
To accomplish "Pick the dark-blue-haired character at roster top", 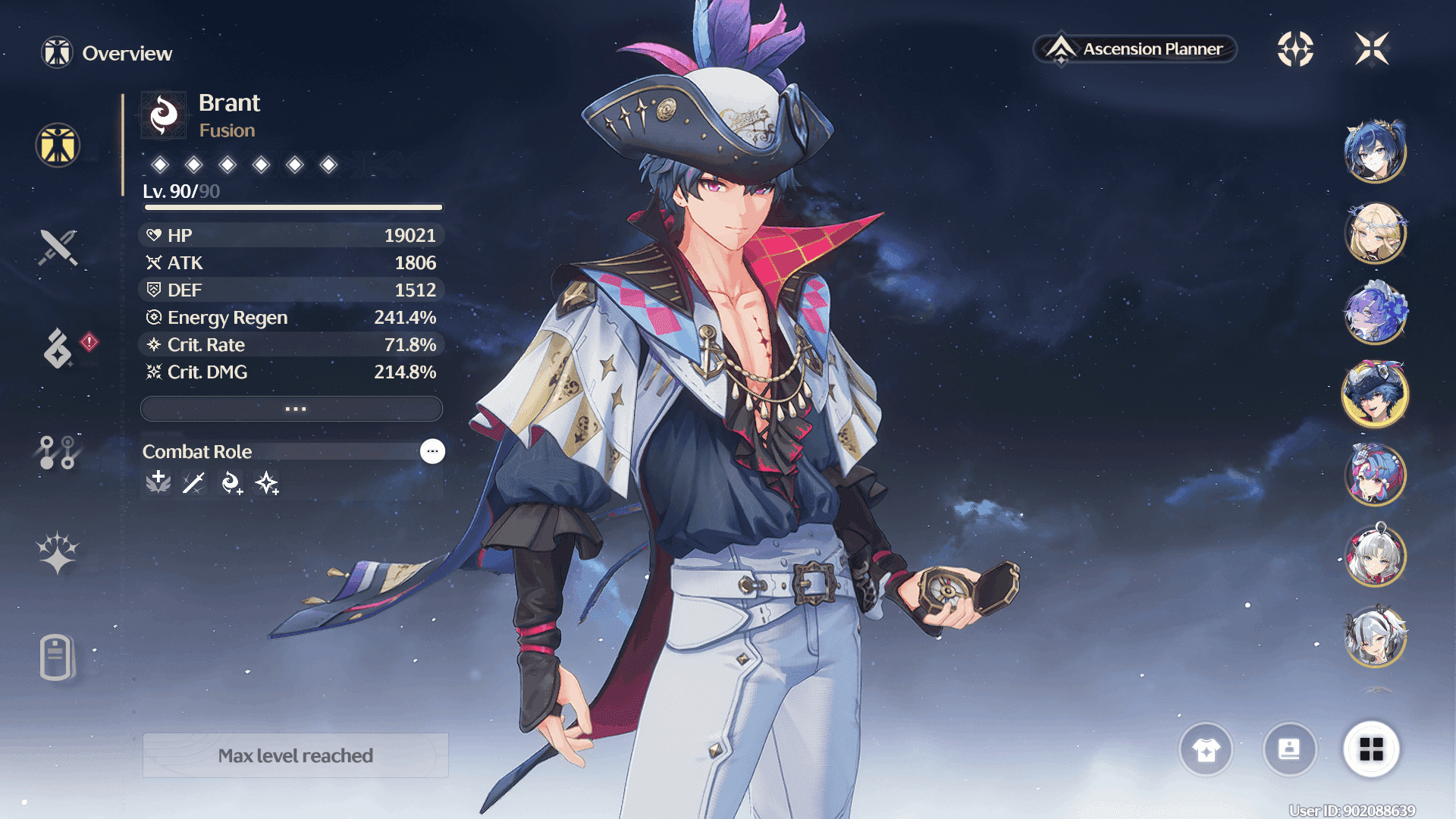I will tap(1375, 152).
